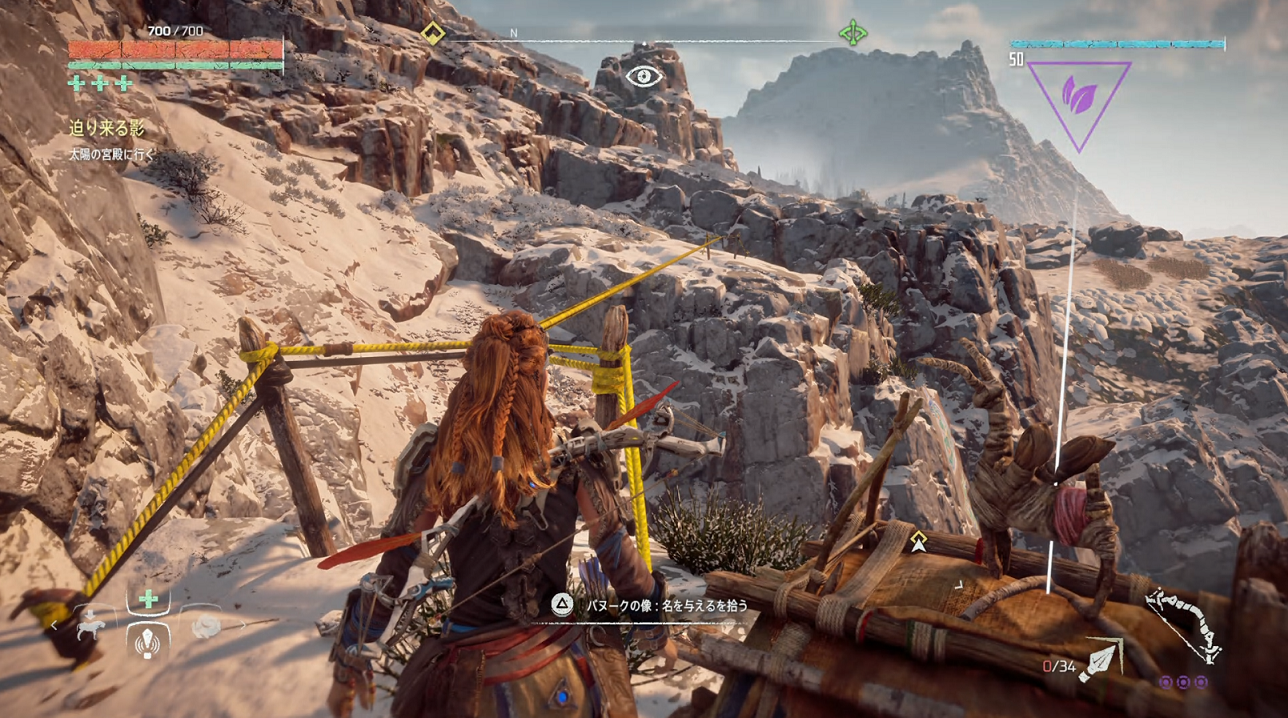
Task: Click the white eye stealth indicator
Action: (x=644, y=76)
